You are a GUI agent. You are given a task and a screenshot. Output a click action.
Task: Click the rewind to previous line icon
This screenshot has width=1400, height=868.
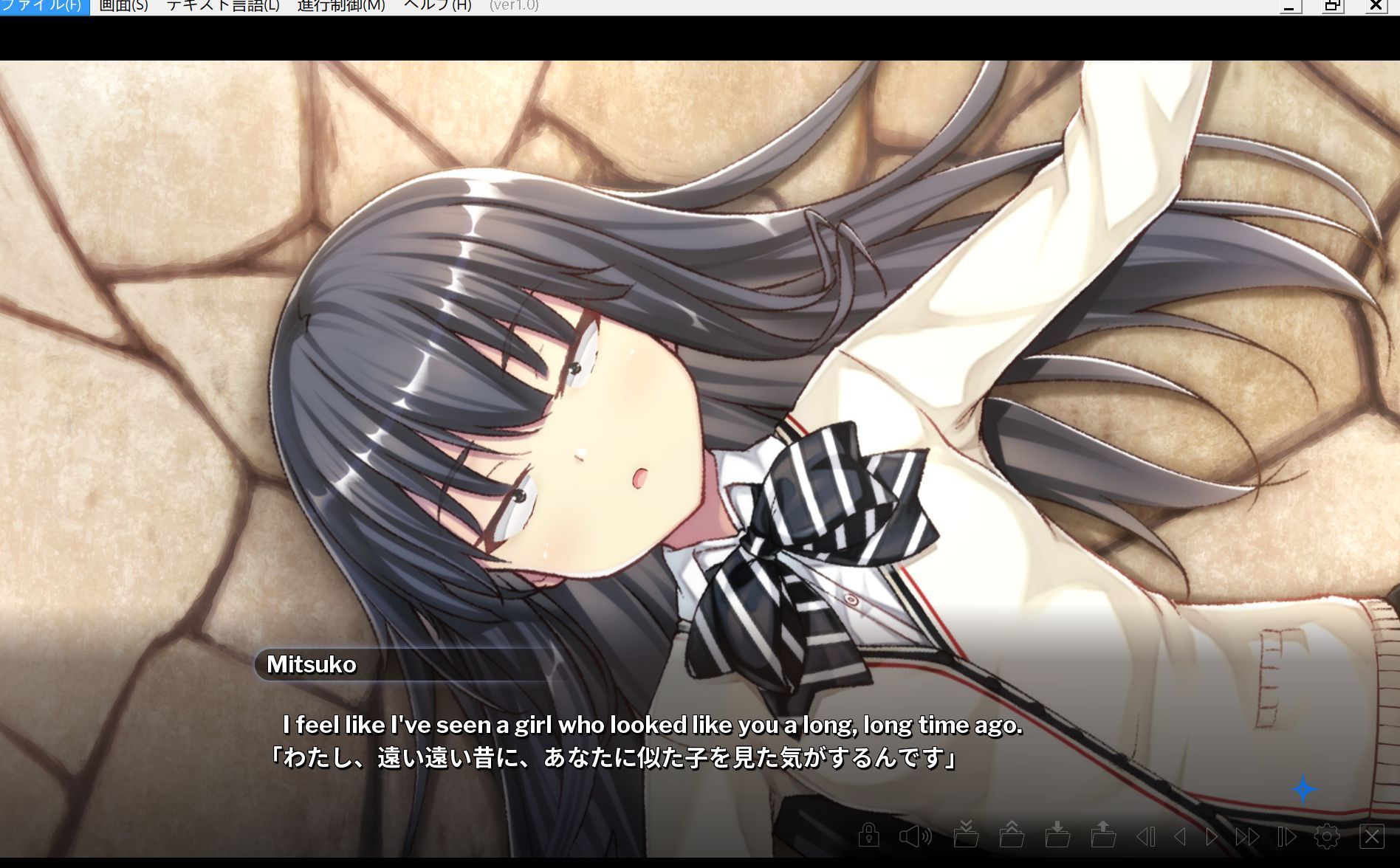pyautogui.click(x=1146, y=836)
